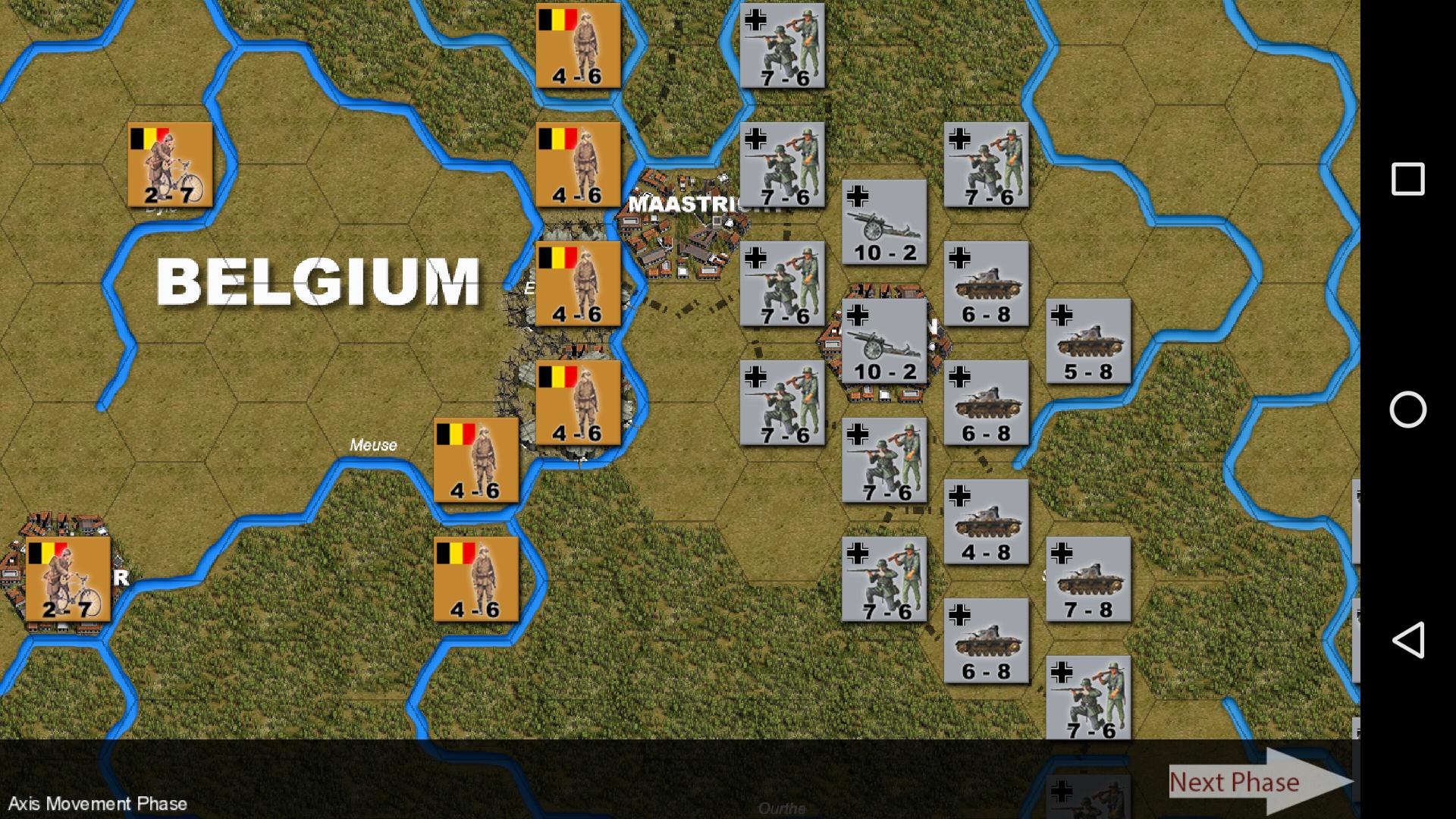Viewport: 1456px width, 819px height.
Task: Select the German 5-8 tank unit on the right
Action: click(1087, 341)
